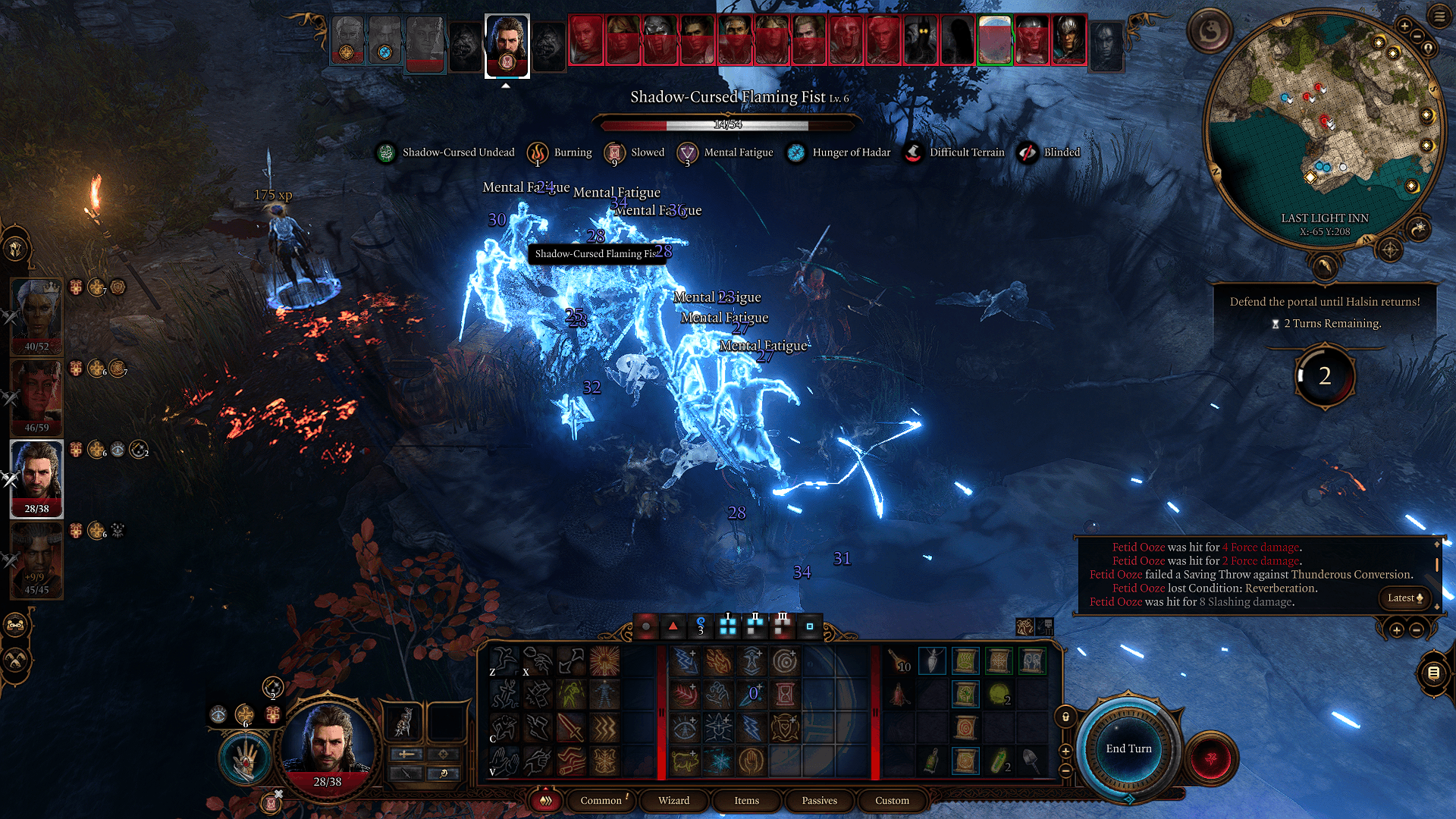Zoom in on the minimap
Screen dimensions: 1456x819
tap(1404, 26)
